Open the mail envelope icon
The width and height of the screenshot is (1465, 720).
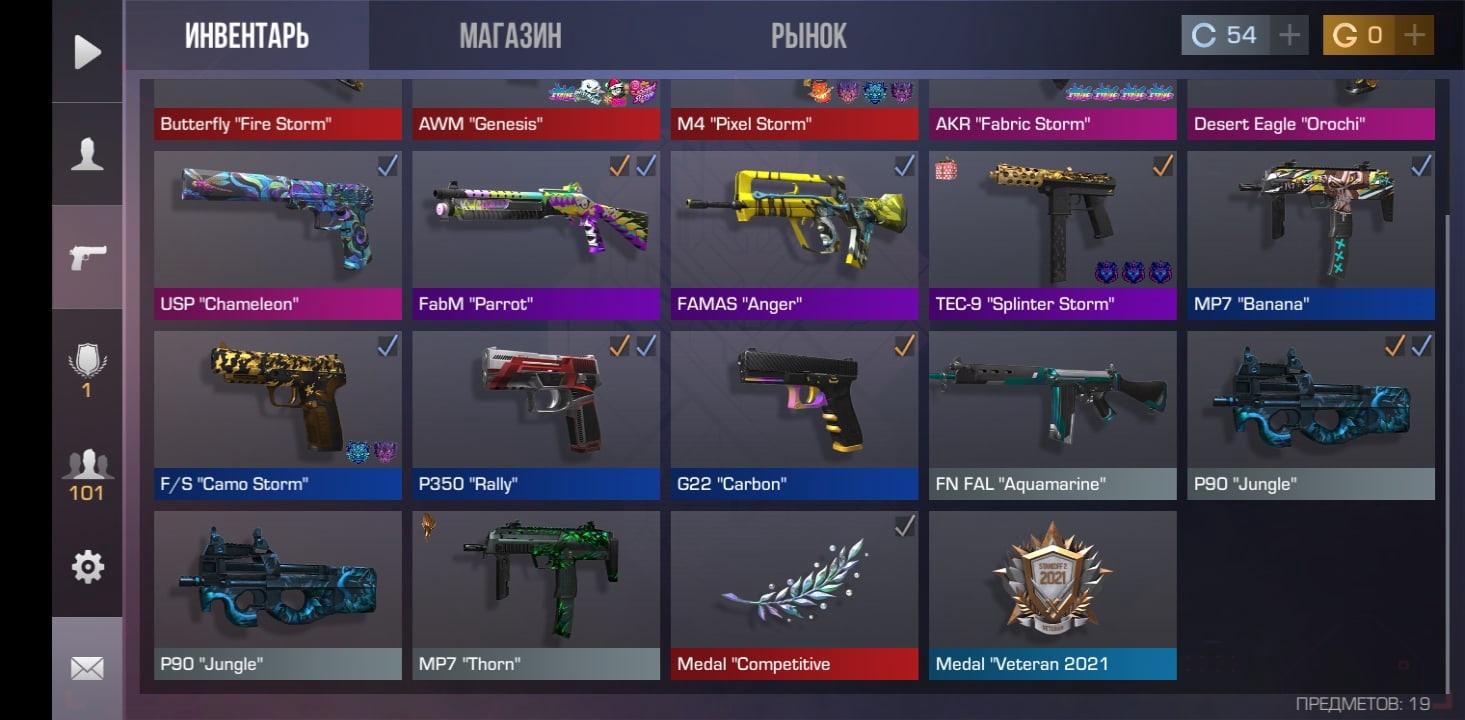(x=87, y=668)
